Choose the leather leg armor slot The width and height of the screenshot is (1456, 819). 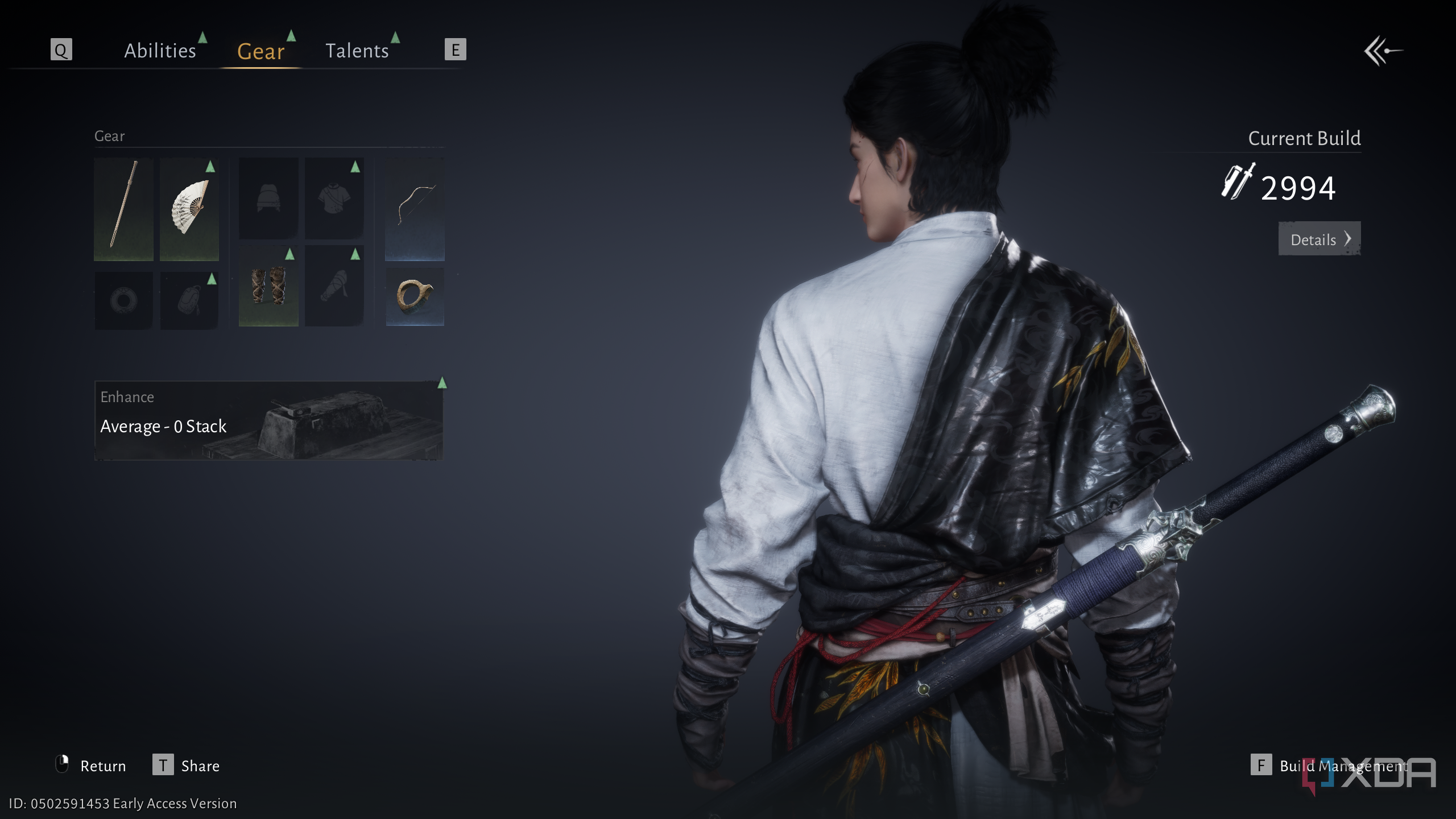268,286
